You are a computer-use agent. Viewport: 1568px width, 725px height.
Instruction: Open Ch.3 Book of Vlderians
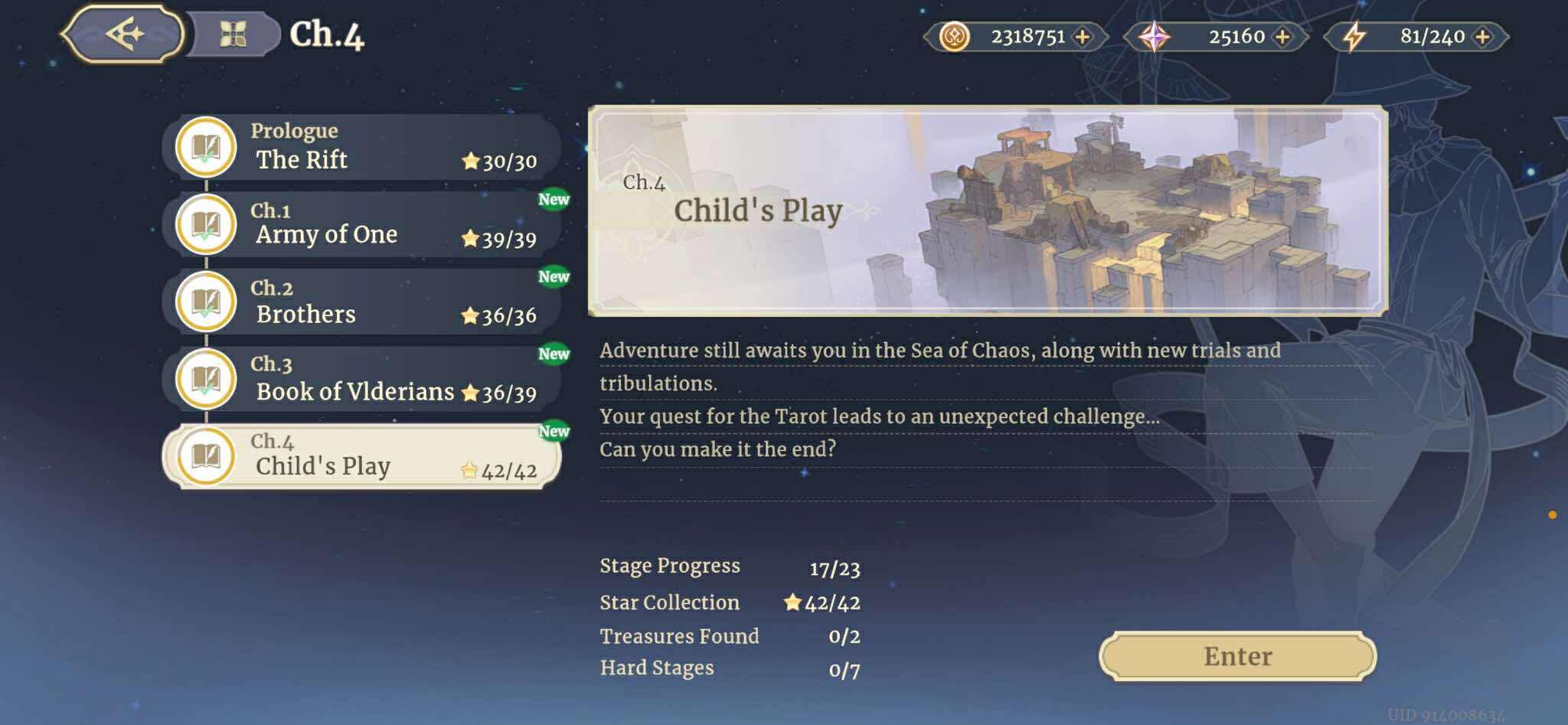pyautogui.click(x=361, y=379)
